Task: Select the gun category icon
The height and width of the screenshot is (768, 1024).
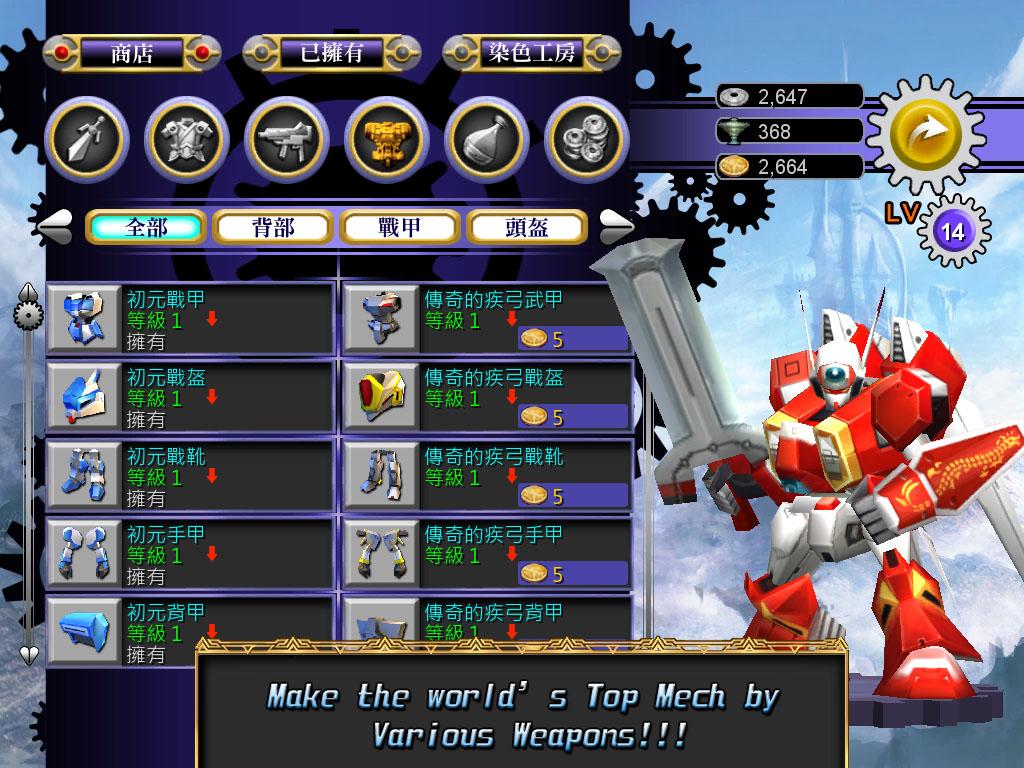Action: coord(286,138)
